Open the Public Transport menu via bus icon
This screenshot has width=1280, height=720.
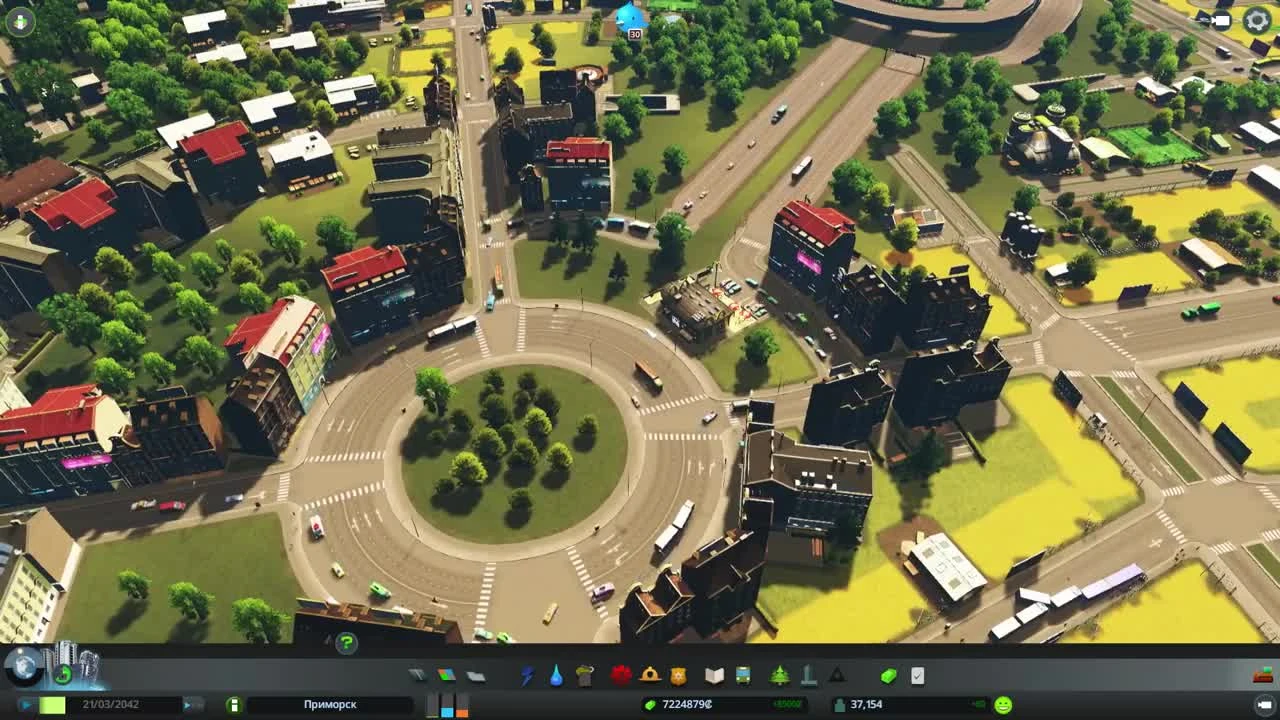(x=742, y=674)
